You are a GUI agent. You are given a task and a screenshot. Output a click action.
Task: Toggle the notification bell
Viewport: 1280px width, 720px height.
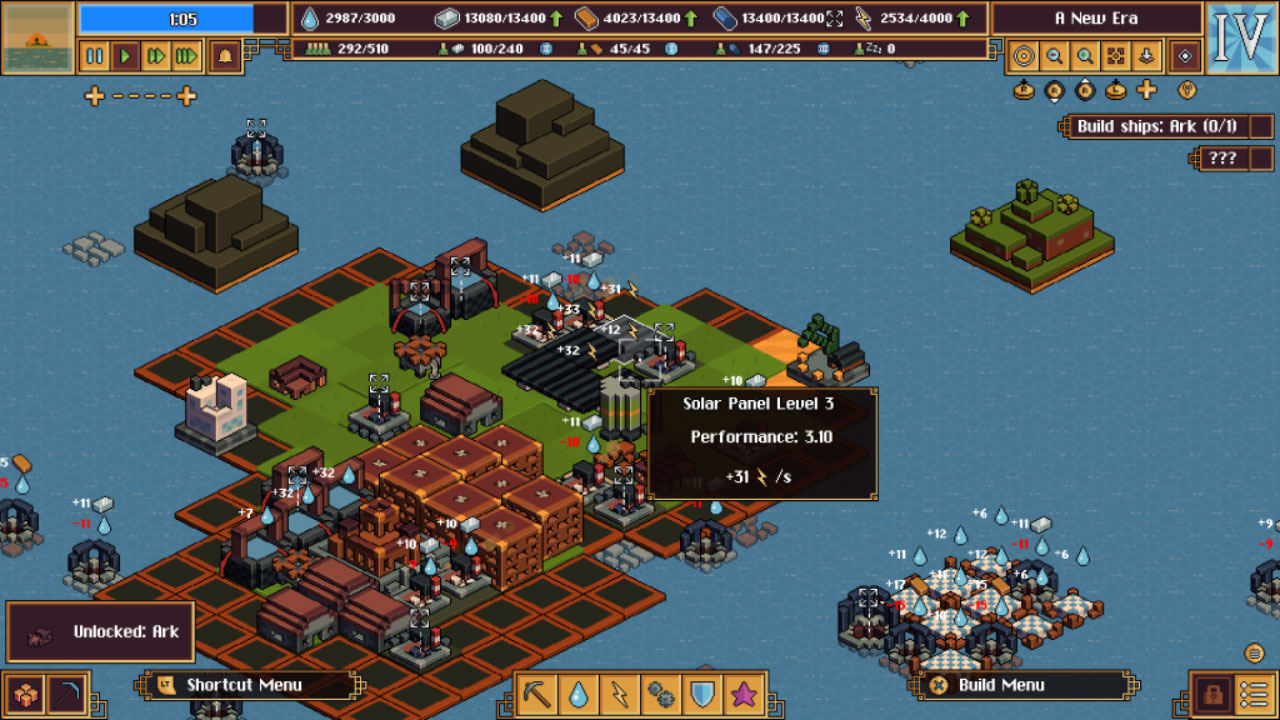click(224, 56)
